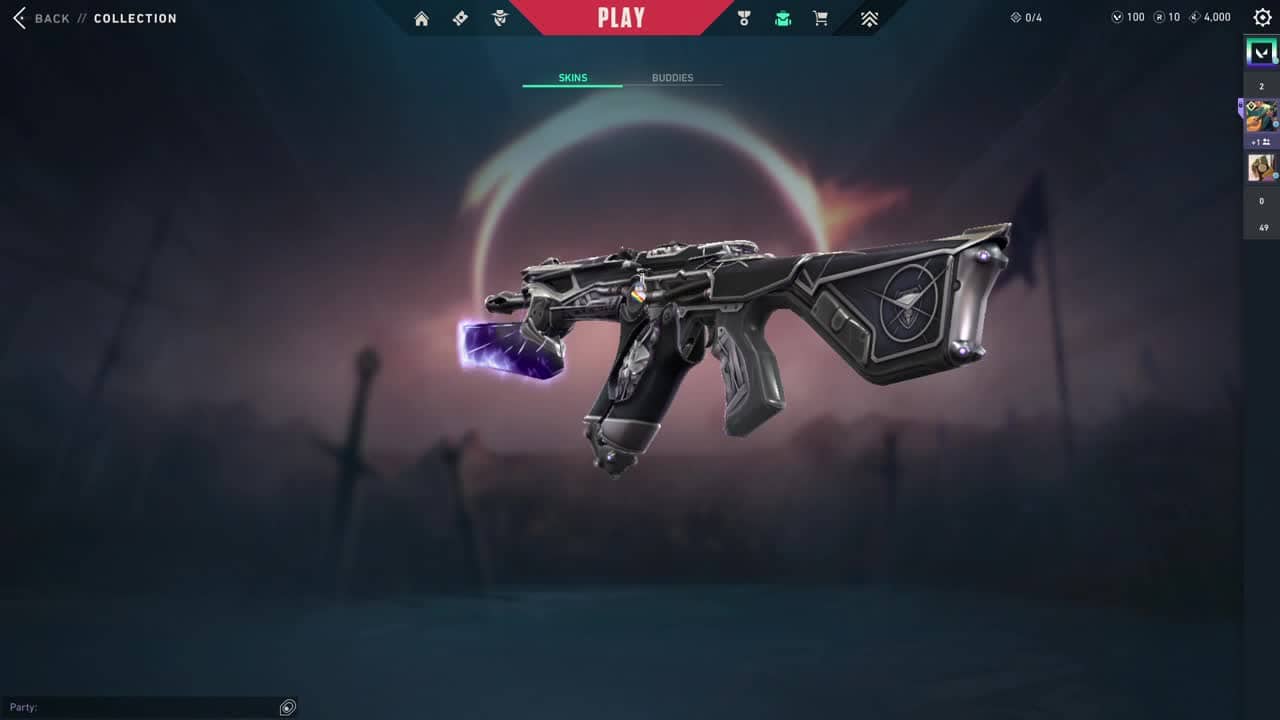Screen dimensions: 1280x720
Task: Switch to the Skins tab
Action: [572, 78]
